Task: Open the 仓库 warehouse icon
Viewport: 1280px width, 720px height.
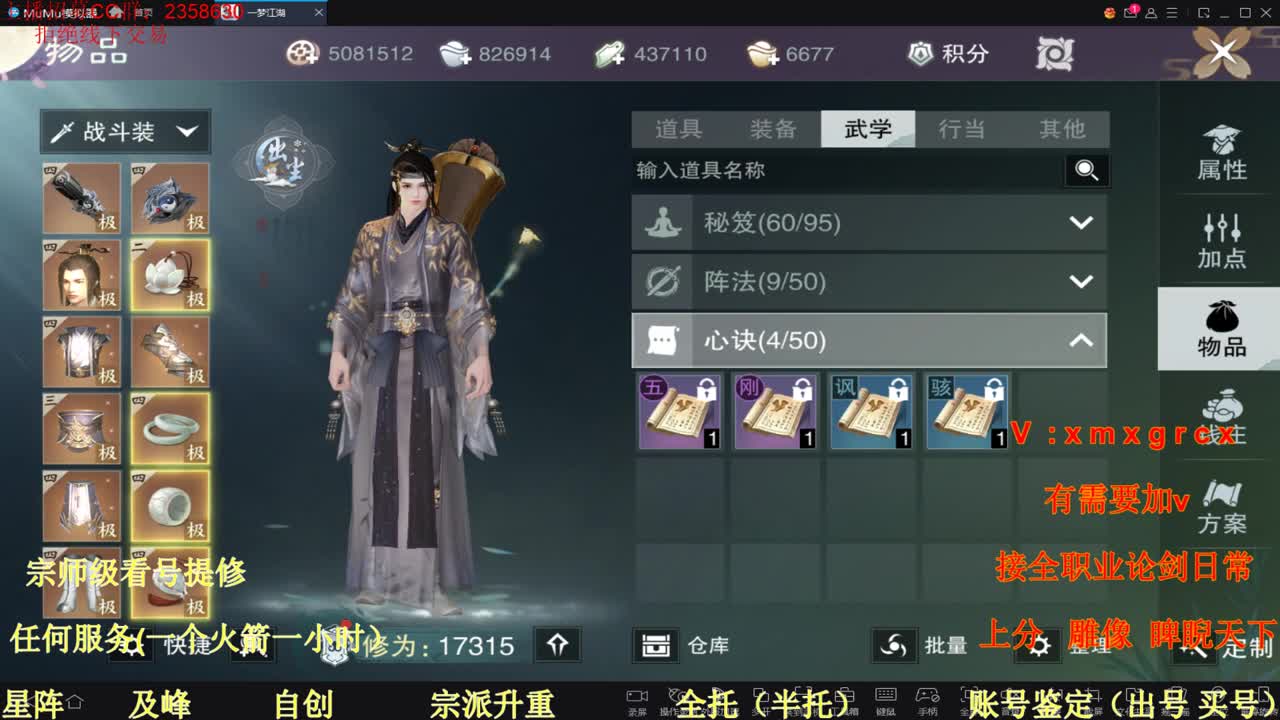Action: point(658,645)
